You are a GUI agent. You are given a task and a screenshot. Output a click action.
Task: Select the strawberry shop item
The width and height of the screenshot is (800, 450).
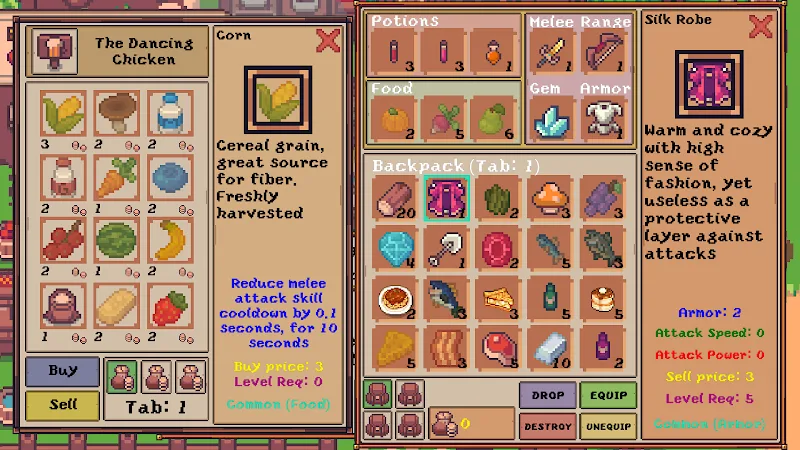click(170, 304)
